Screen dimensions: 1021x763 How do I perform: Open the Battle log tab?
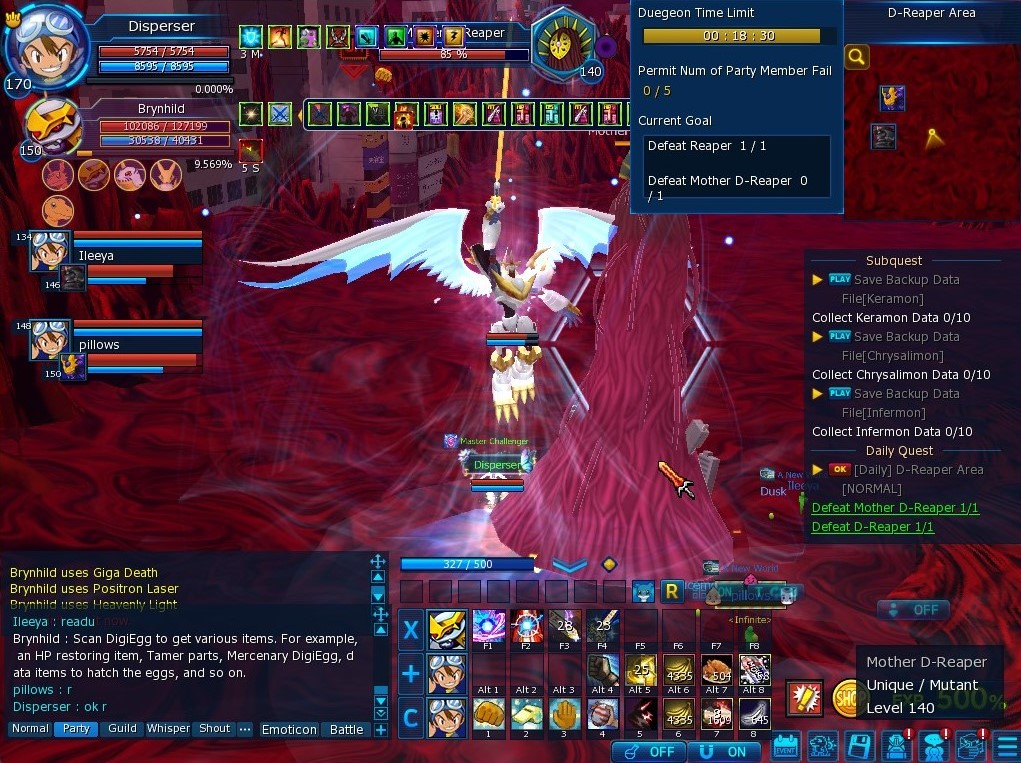click(x=346, y=730)
